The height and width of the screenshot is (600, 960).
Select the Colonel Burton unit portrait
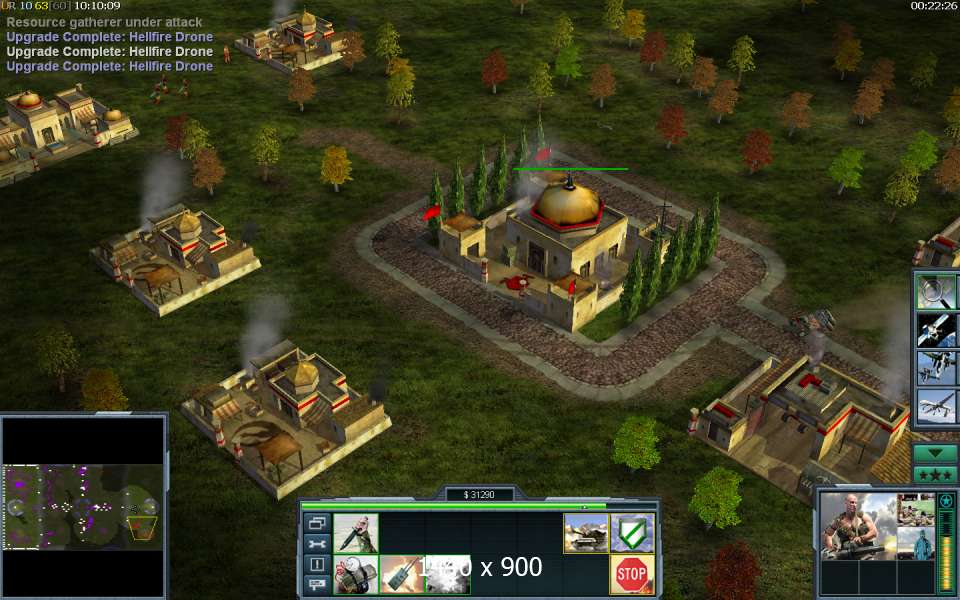(857, 526)
